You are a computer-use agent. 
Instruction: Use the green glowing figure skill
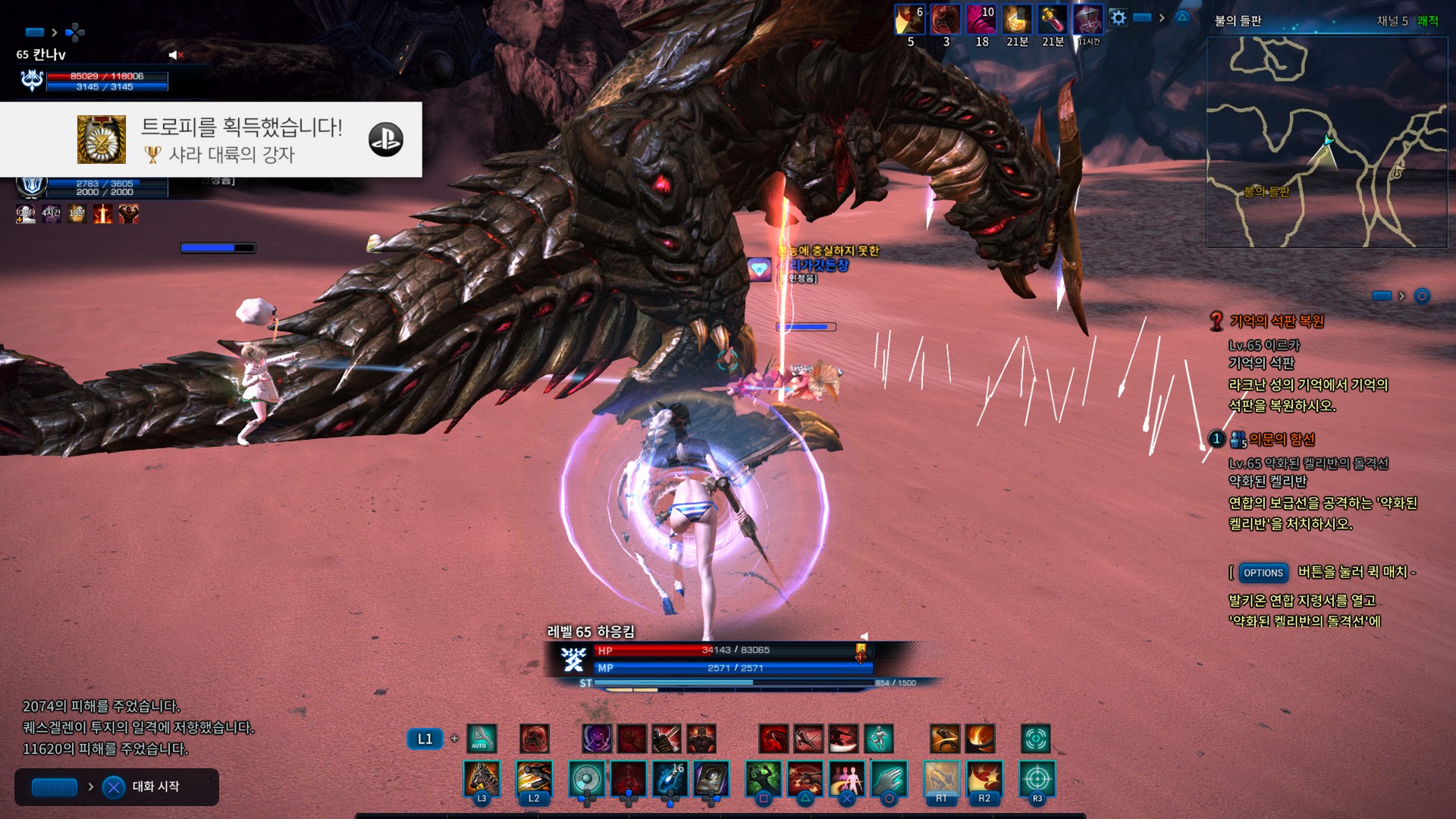point(764,779)
